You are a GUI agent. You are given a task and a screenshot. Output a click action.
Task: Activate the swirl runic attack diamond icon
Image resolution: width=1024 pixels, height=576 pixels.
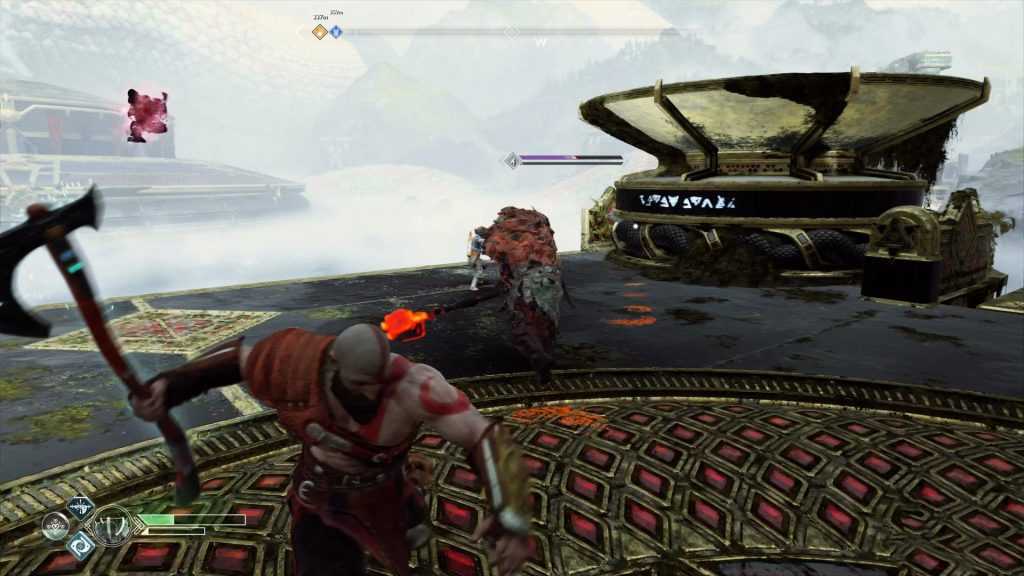(80, 544)
